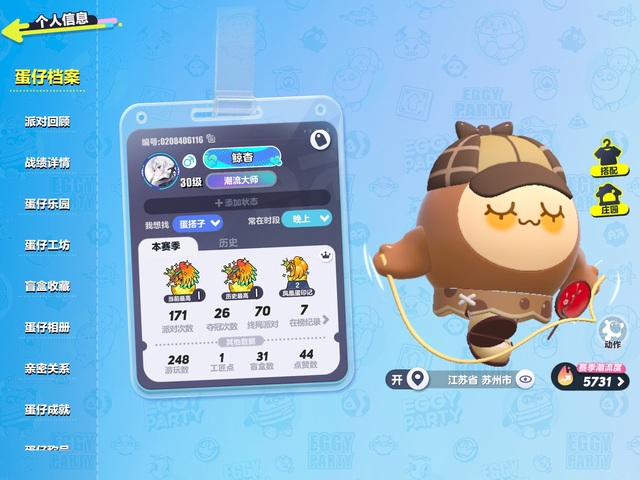This screenshot has width=640, height=480.
Task: Copy the player ID number
Action: [x=212, y=140]
